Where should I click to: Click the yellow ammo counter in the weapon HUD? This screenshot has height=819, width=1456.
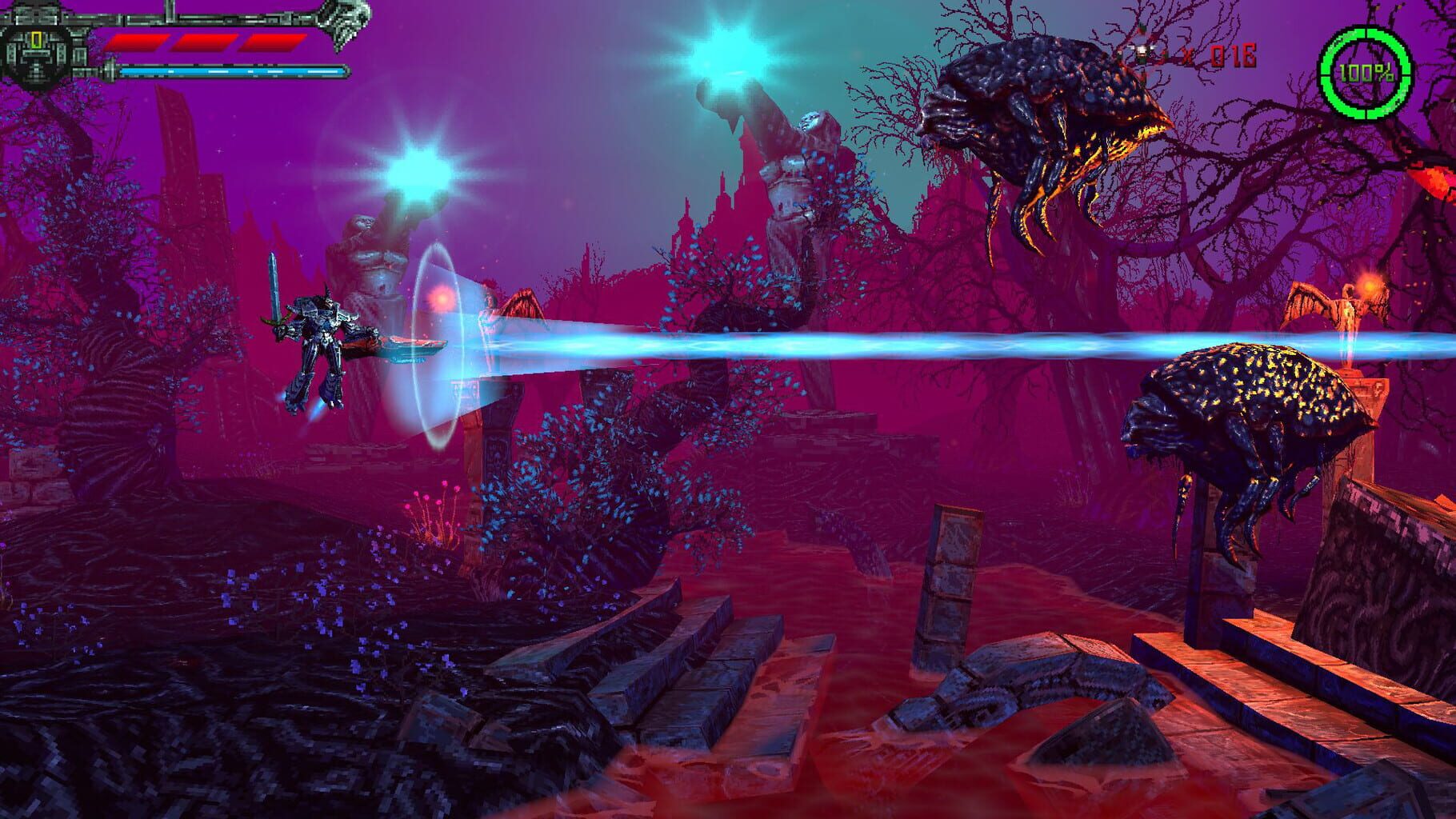pyautogui.click(x=36, y=40)
